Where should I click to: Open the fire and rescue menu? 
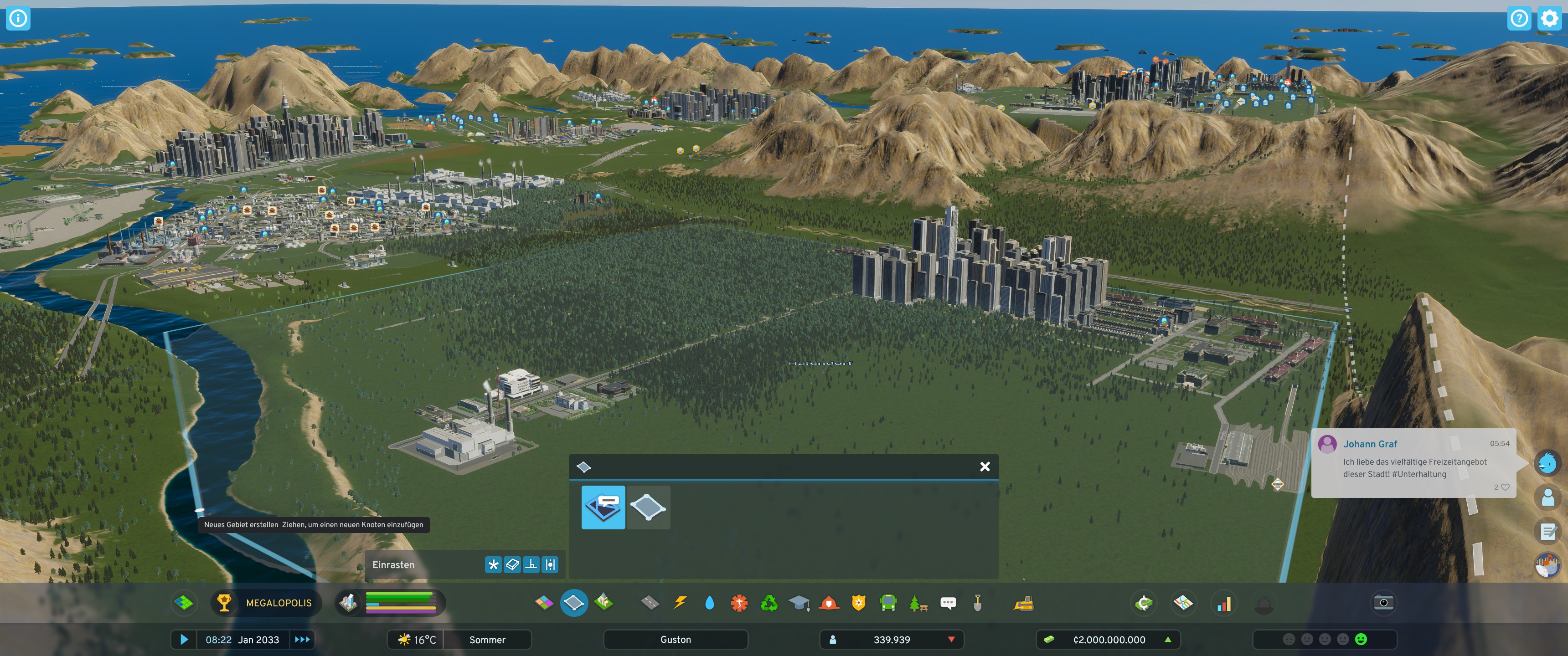tap(829, 603)
